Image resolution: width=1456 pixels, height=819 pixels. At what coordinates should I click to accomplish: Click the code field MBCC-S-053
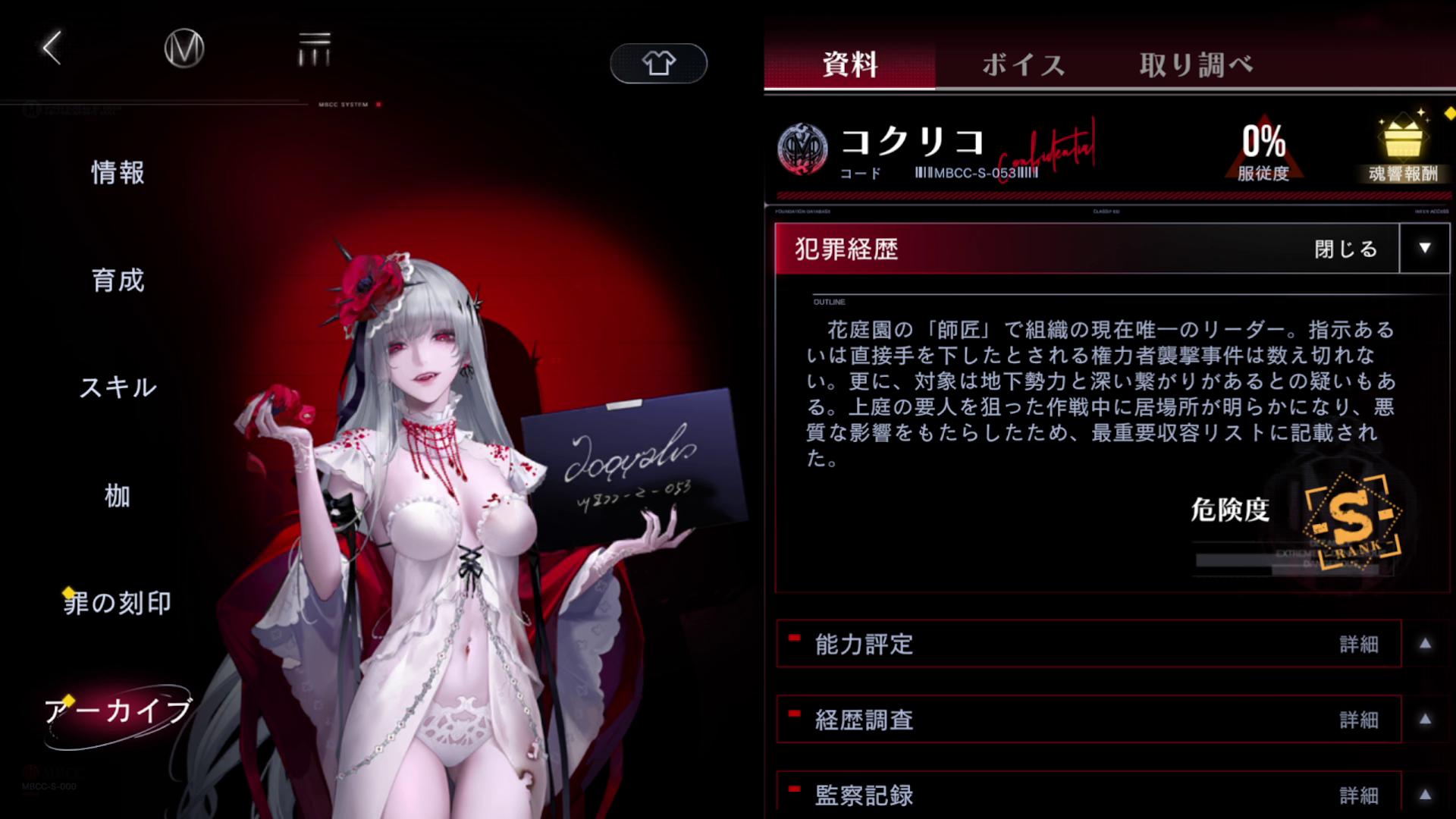click(978, 171)
